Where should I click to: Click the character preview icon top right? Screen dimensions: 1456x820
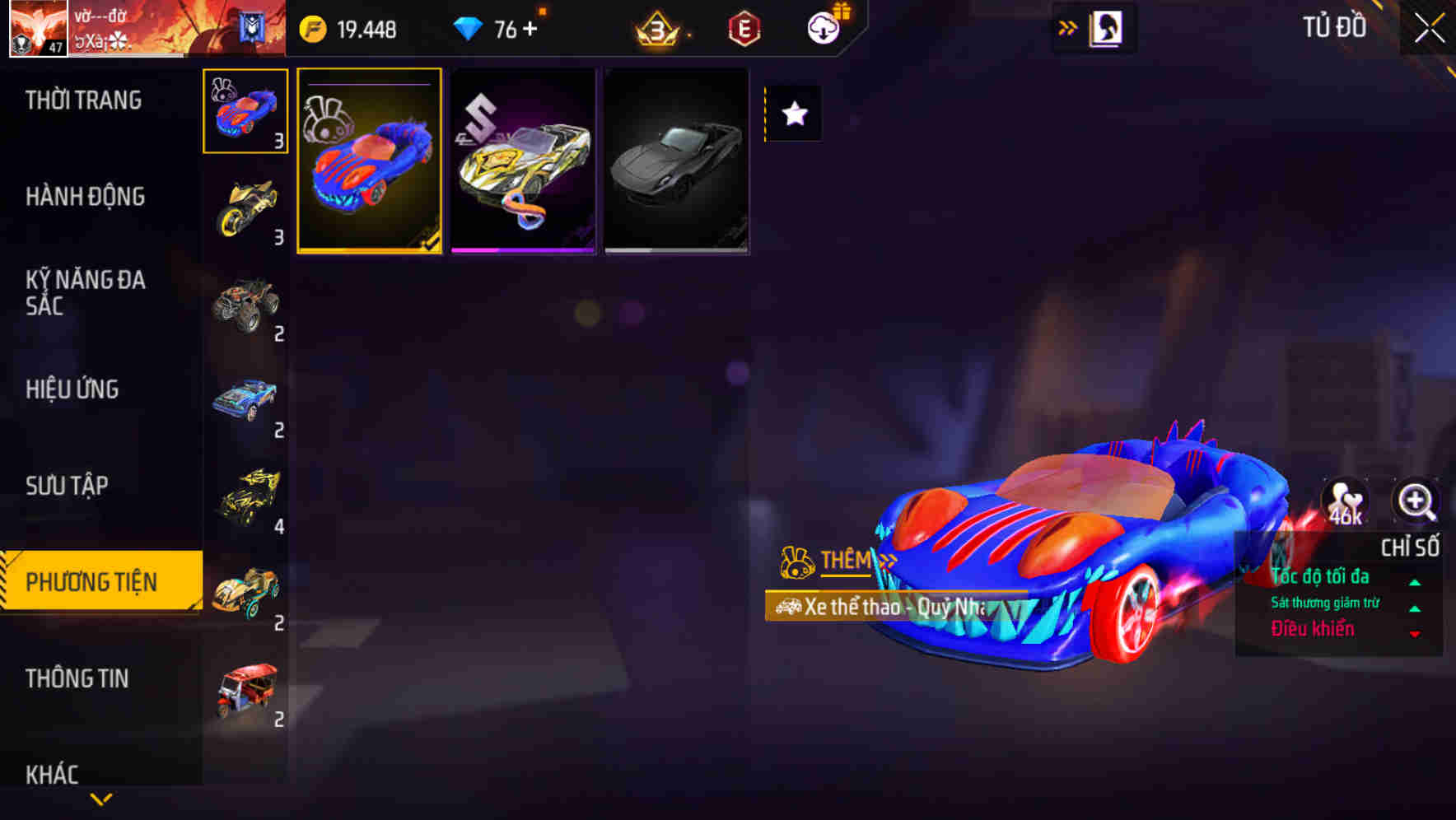[1105, 27]
